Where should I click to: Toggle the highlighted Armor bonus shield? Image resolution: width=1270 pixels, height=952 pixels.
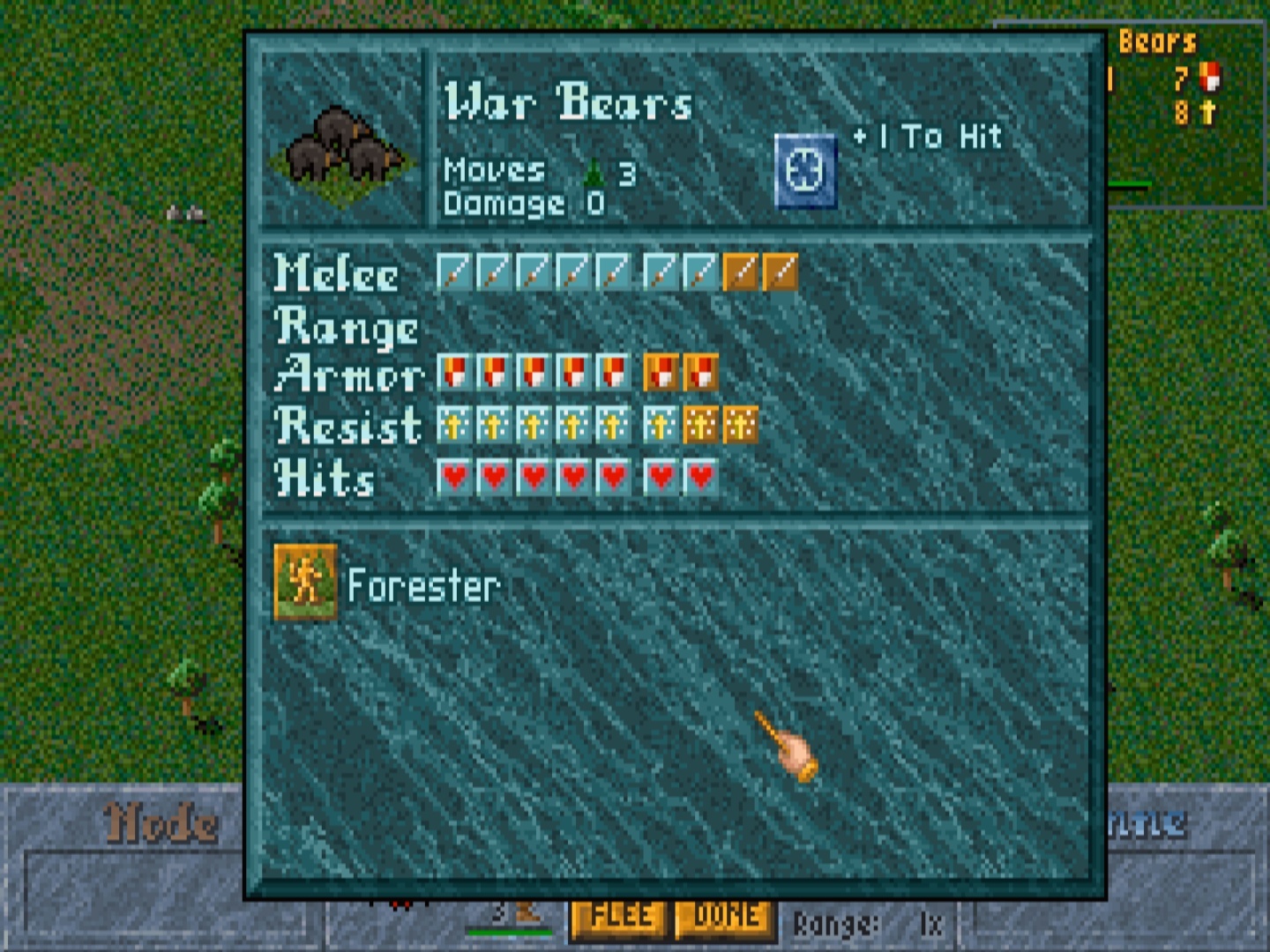[x=701, y=372]
